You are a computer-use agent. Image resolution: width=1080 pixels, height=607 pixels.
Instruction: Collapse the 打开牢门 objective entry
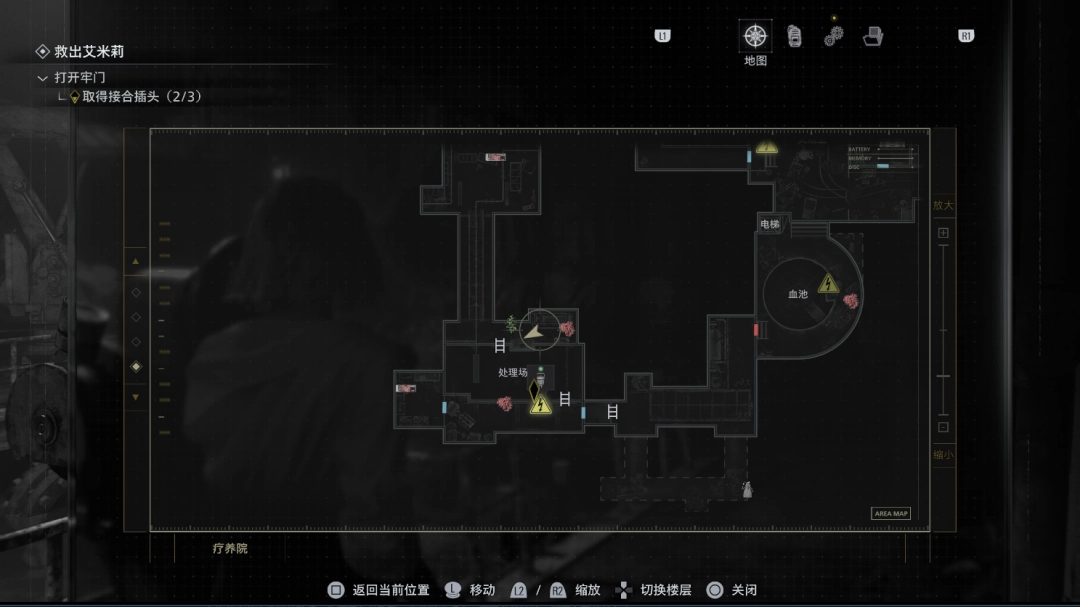pos(42,78)
